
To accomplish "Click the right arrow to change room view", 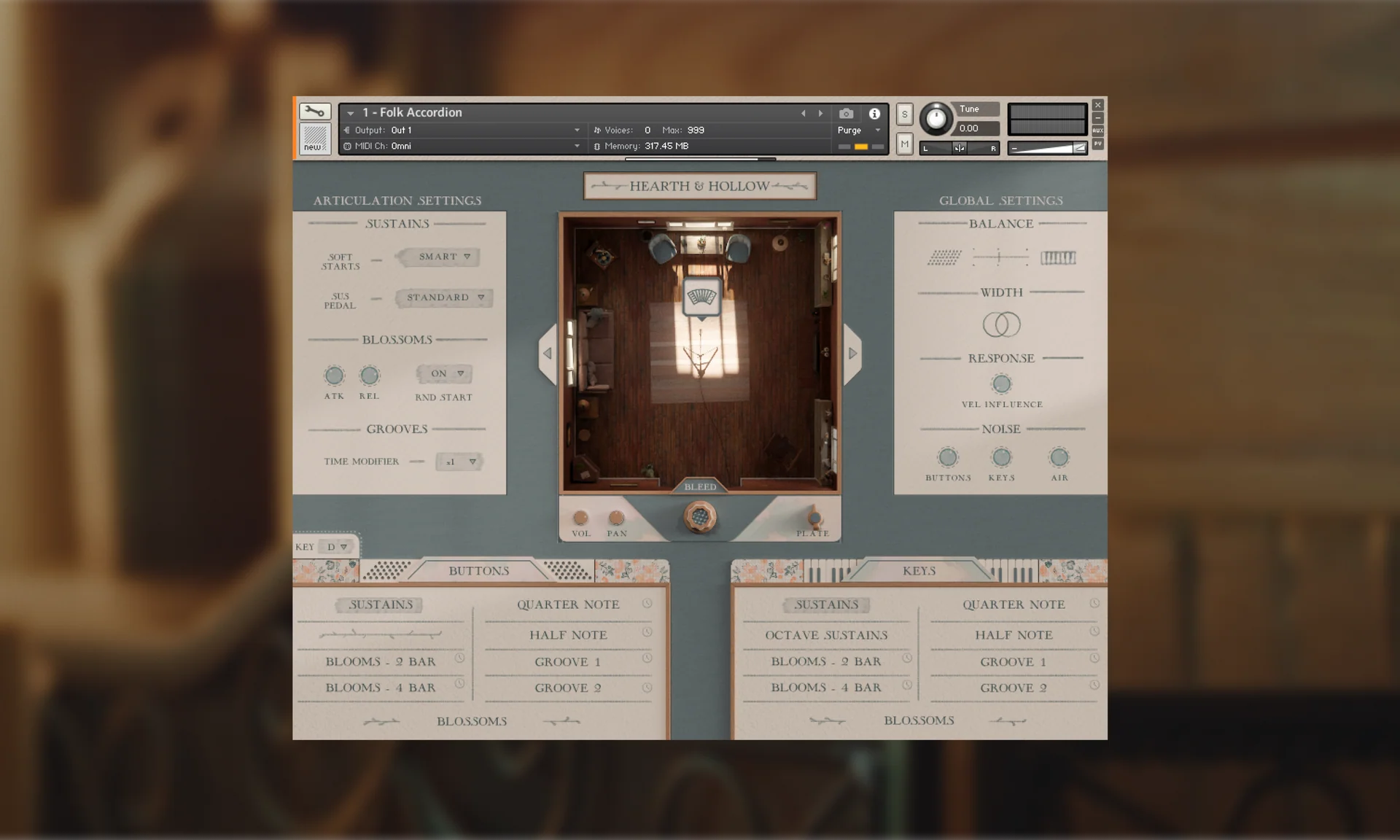I will [852, 353].
